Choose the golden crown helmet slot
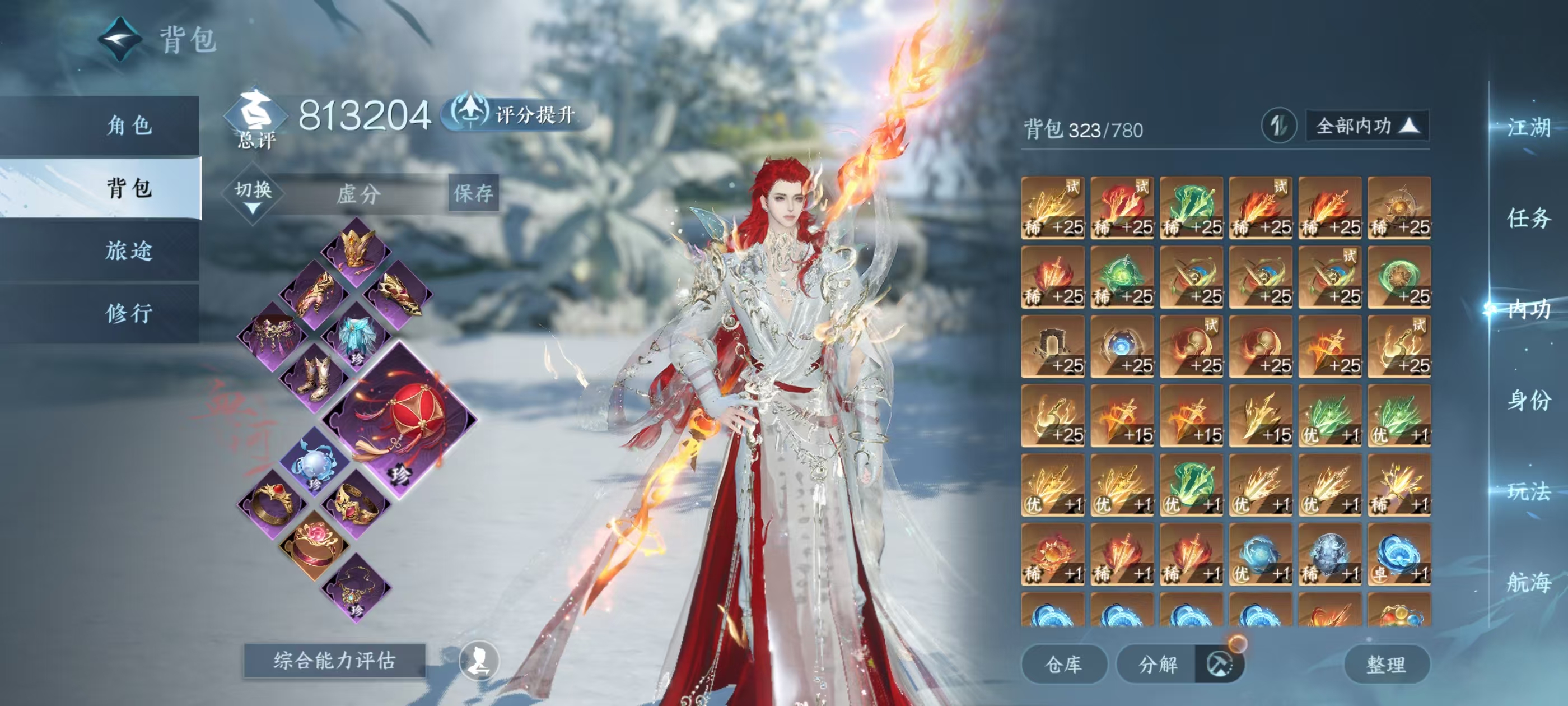The width and height of the screenshot is (1568, 706). click(356, 247)
